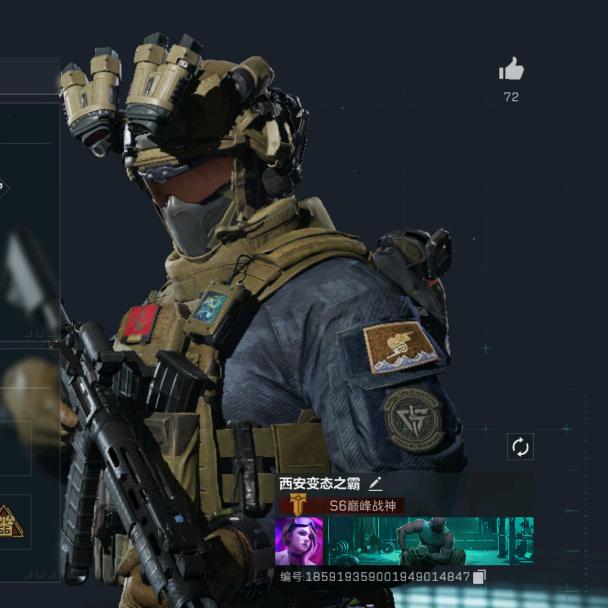Open the purple-haired player avatar

point(299,541)
